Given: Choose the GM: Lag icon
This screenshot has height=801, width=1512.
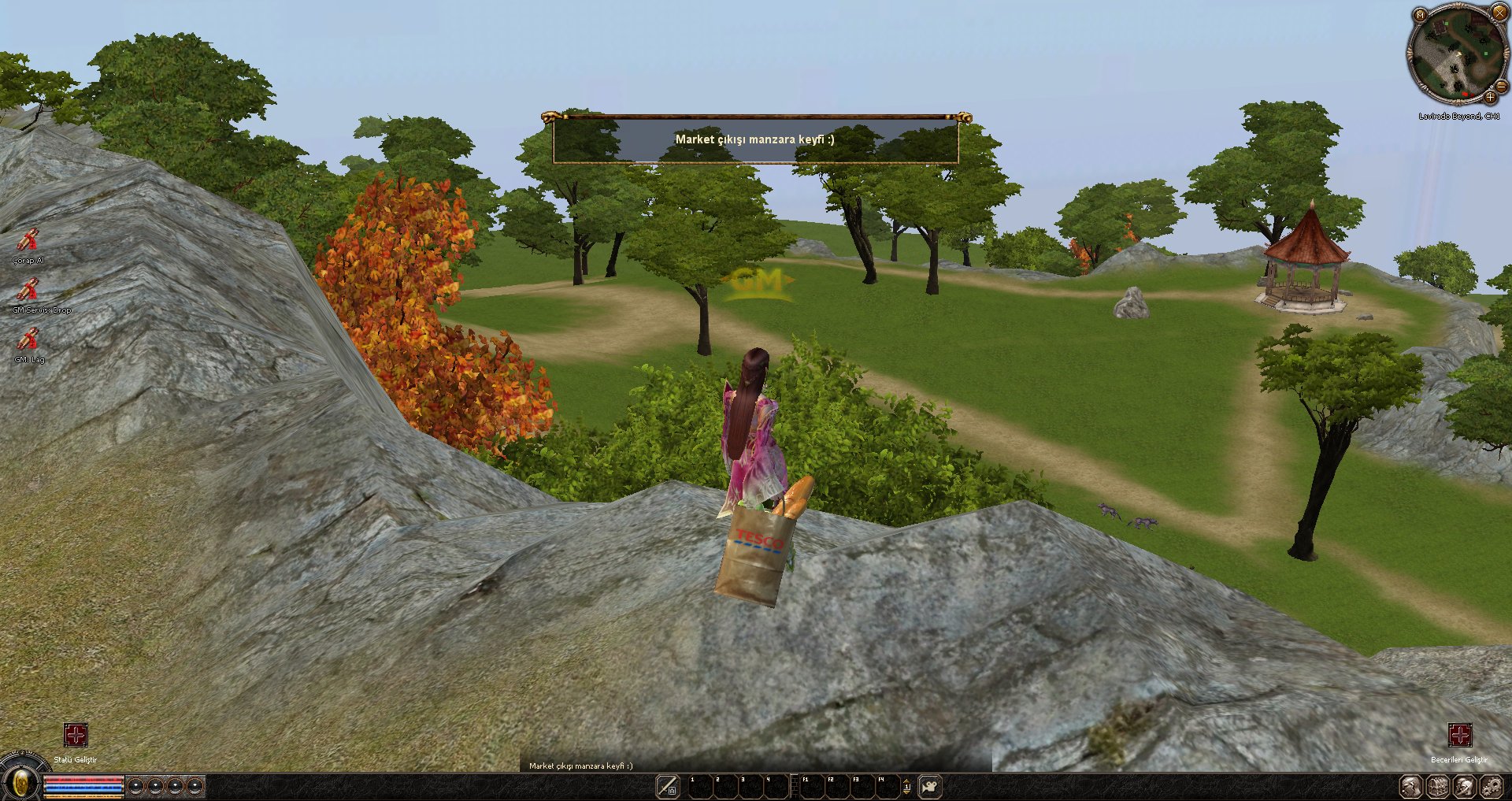Looking at the screenshot, I should 28,339.
